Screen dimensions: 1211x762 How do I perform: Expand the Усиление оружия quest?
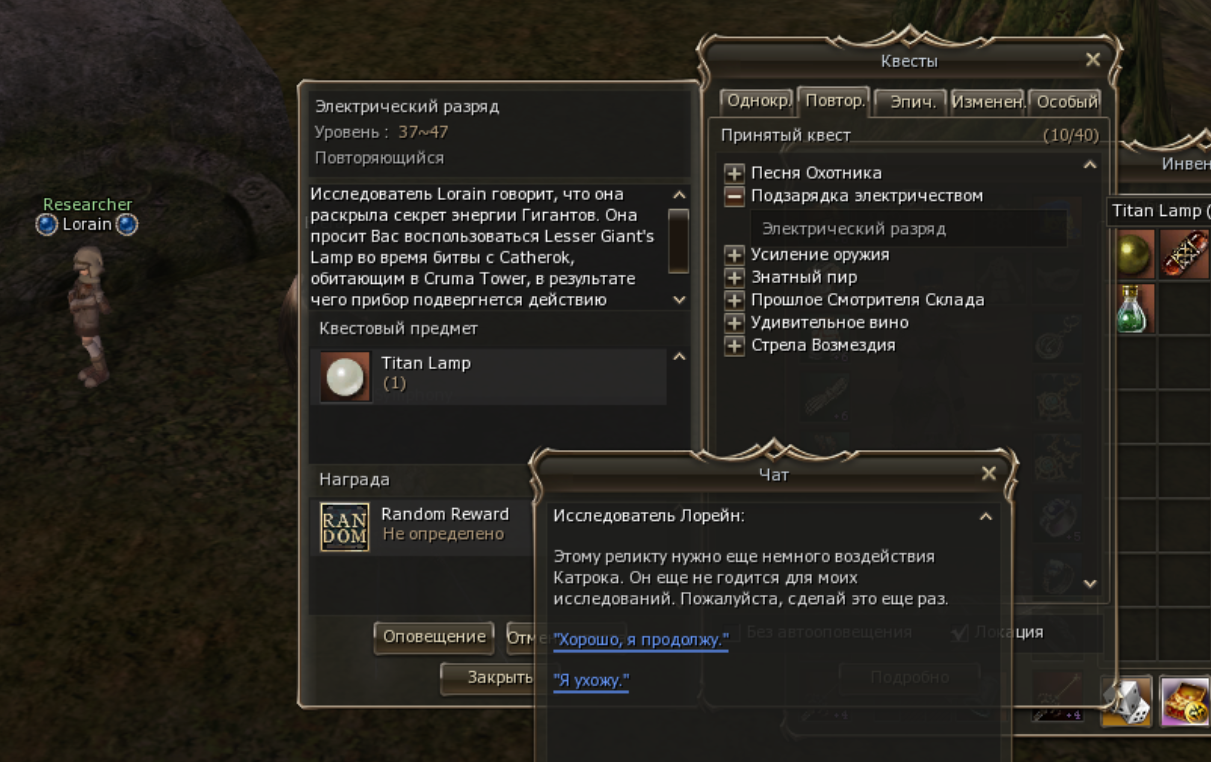(735, 255)
